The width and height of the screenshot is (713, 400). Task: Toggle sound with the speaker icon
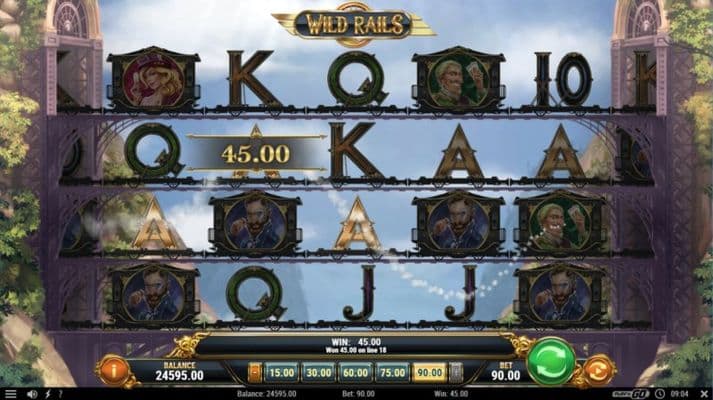(29, 394)
